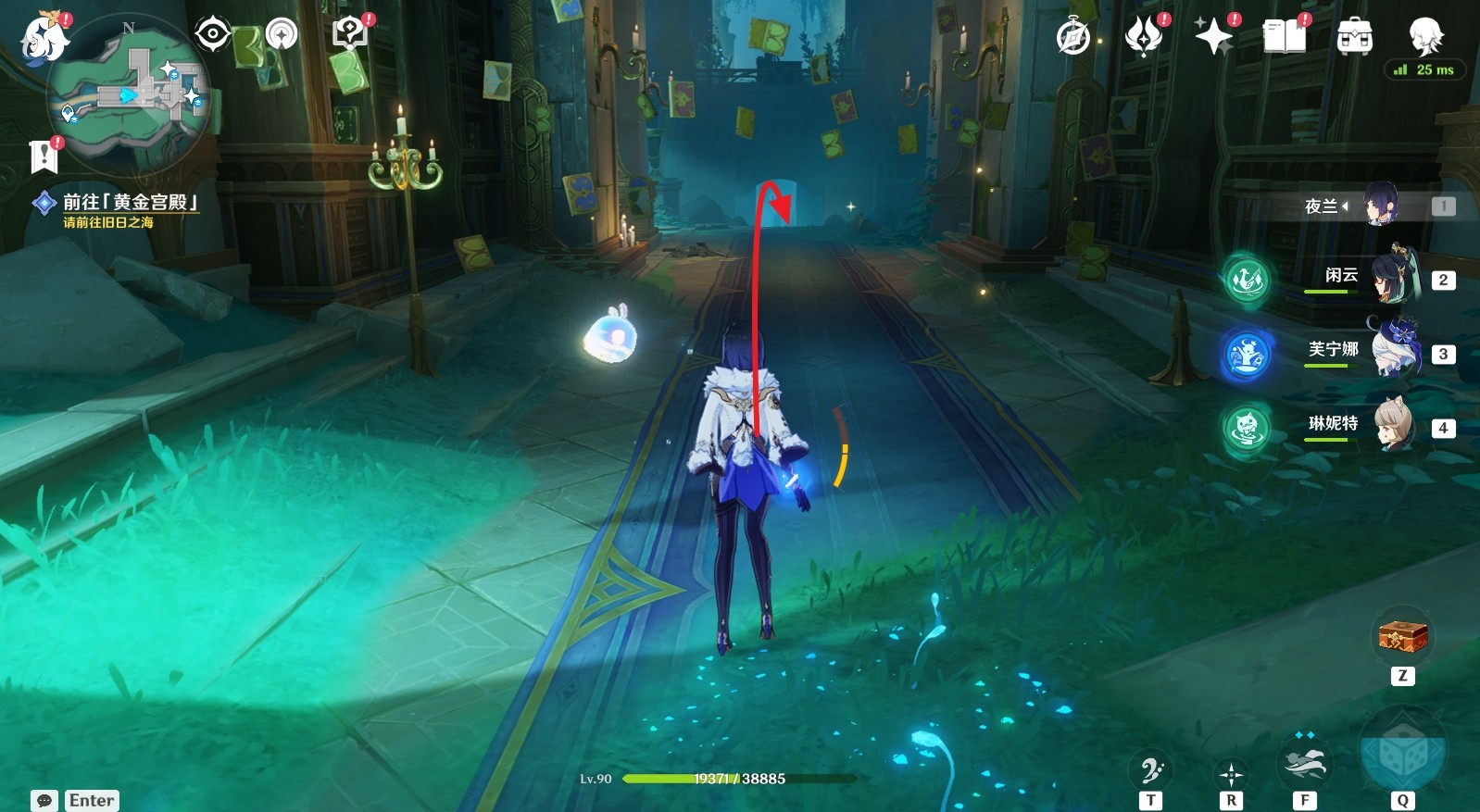The height and width of the screenshot is (812, 1480).
Task: Select the 前往「黄金宫殿」 quest tracker
Action: click(x=129, y=203)
